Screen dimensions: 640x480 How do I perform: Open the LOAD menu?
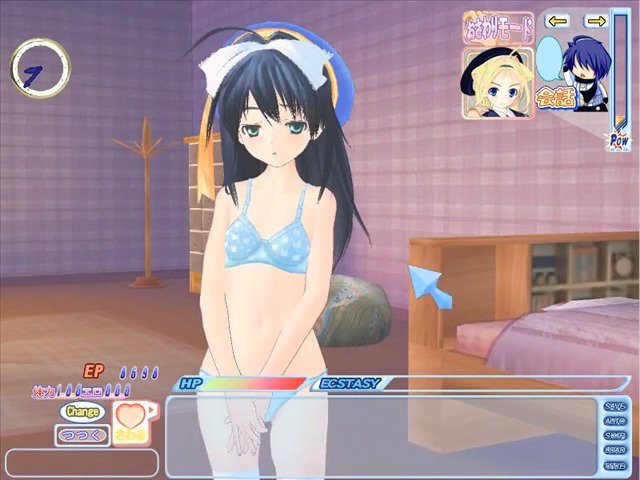coord(616,451)
